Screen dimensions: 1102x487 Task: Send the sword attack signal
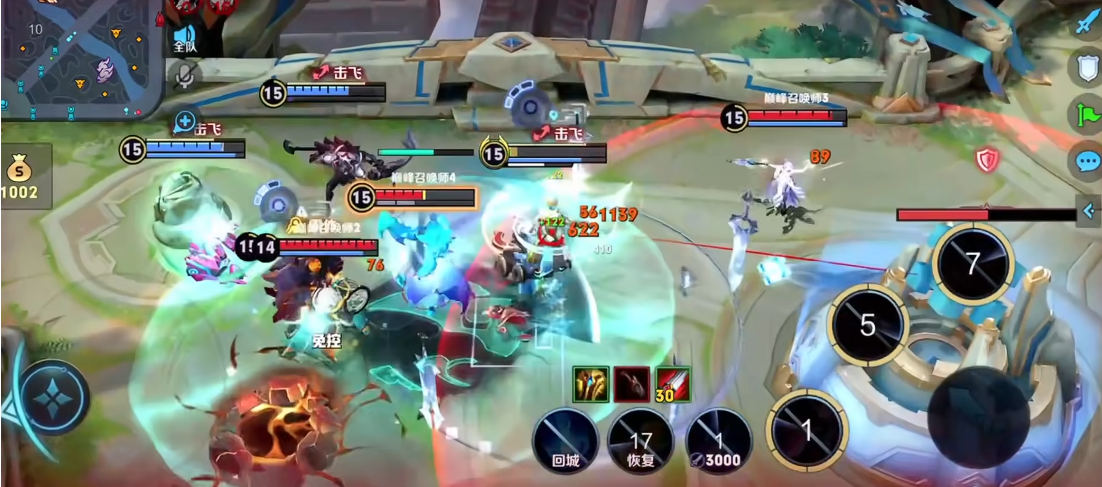(1086, 23)
